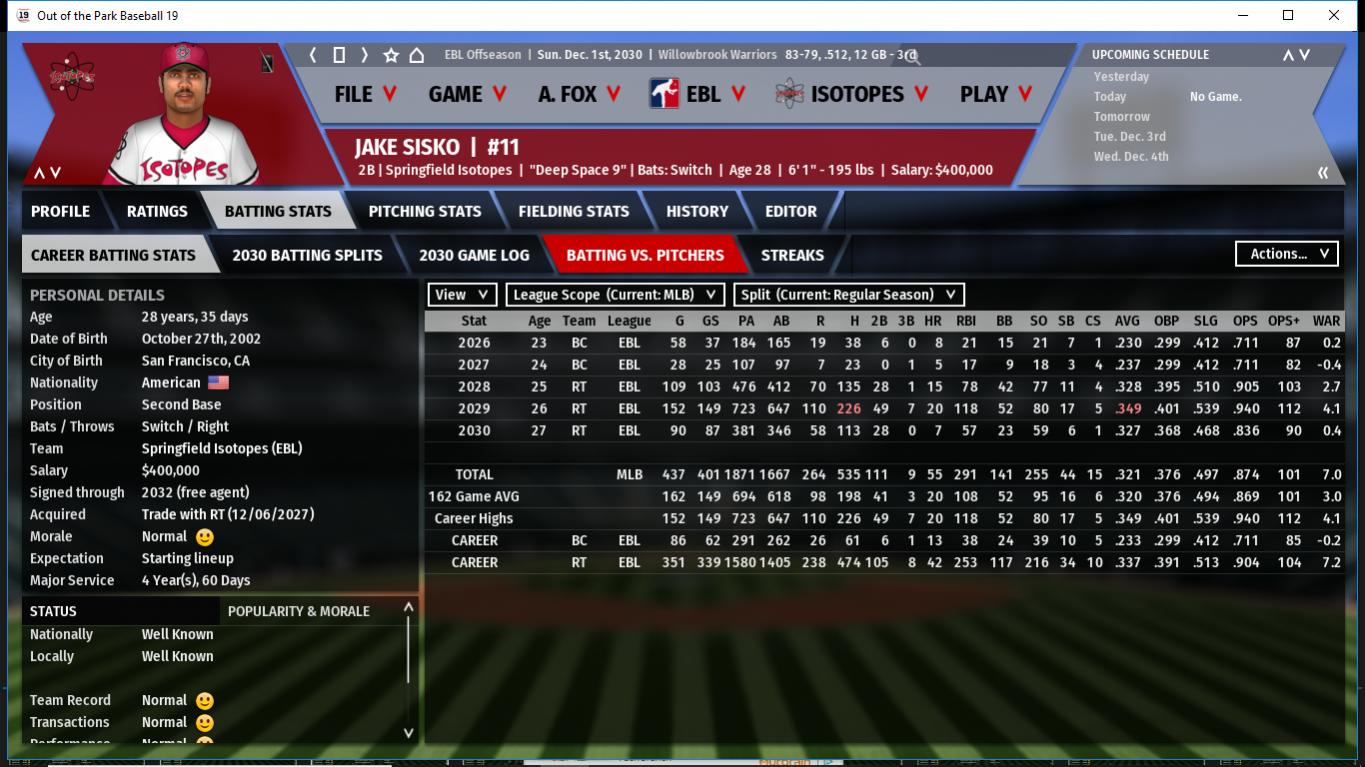Viewport: 1365px width, 767px height.
Task: View the 2030 GAME LOG
Action: point(474,255)
